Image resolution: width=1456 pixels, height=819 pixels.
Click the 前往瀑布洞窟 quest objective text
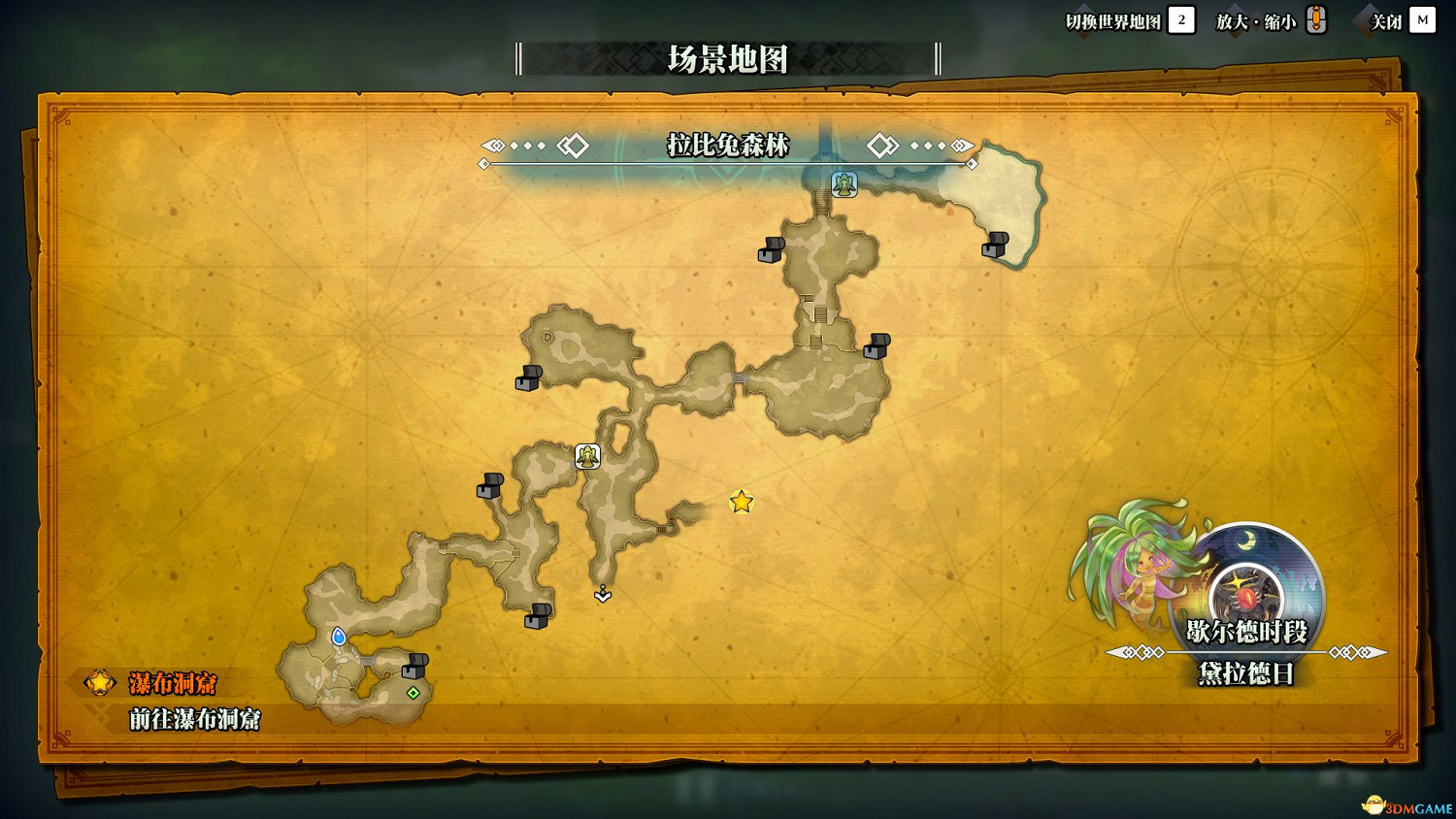(x=195, y=722)
